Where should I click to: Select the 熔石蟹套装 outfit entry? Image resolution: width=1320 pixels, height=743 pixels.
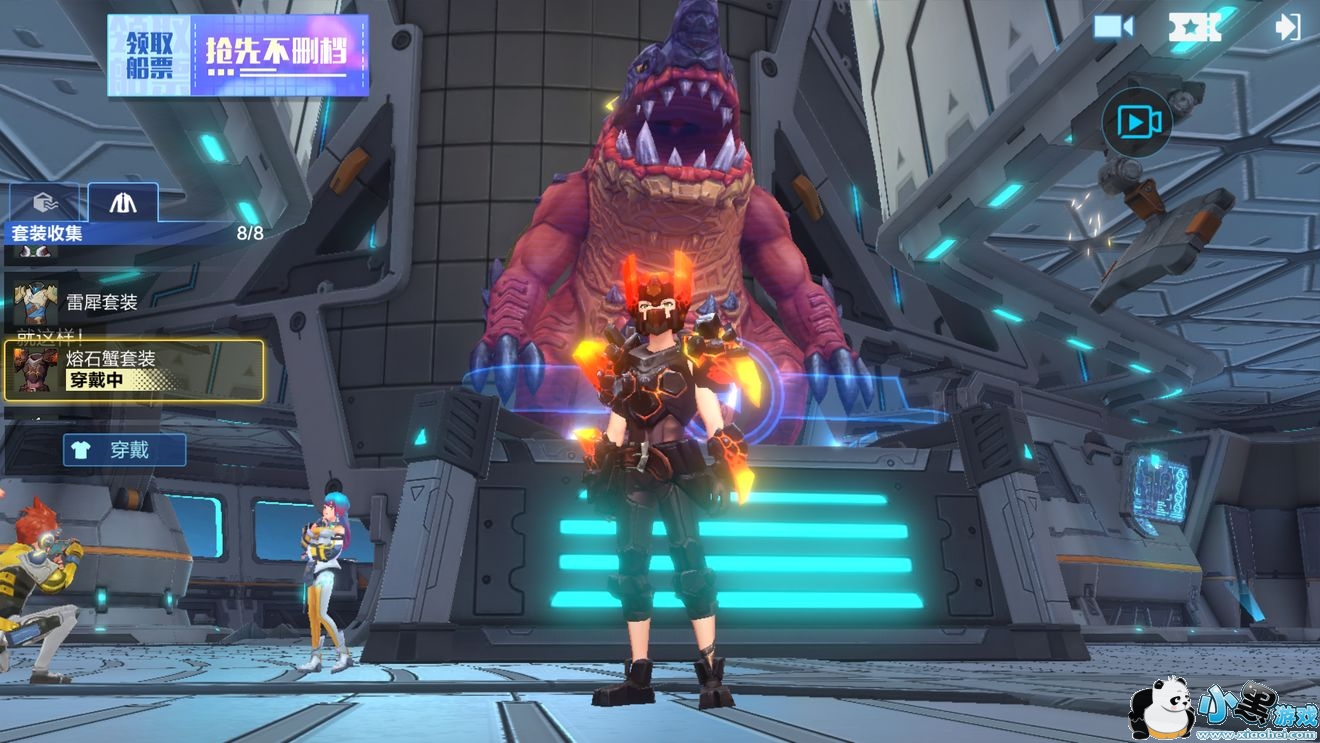pos(134,370)
